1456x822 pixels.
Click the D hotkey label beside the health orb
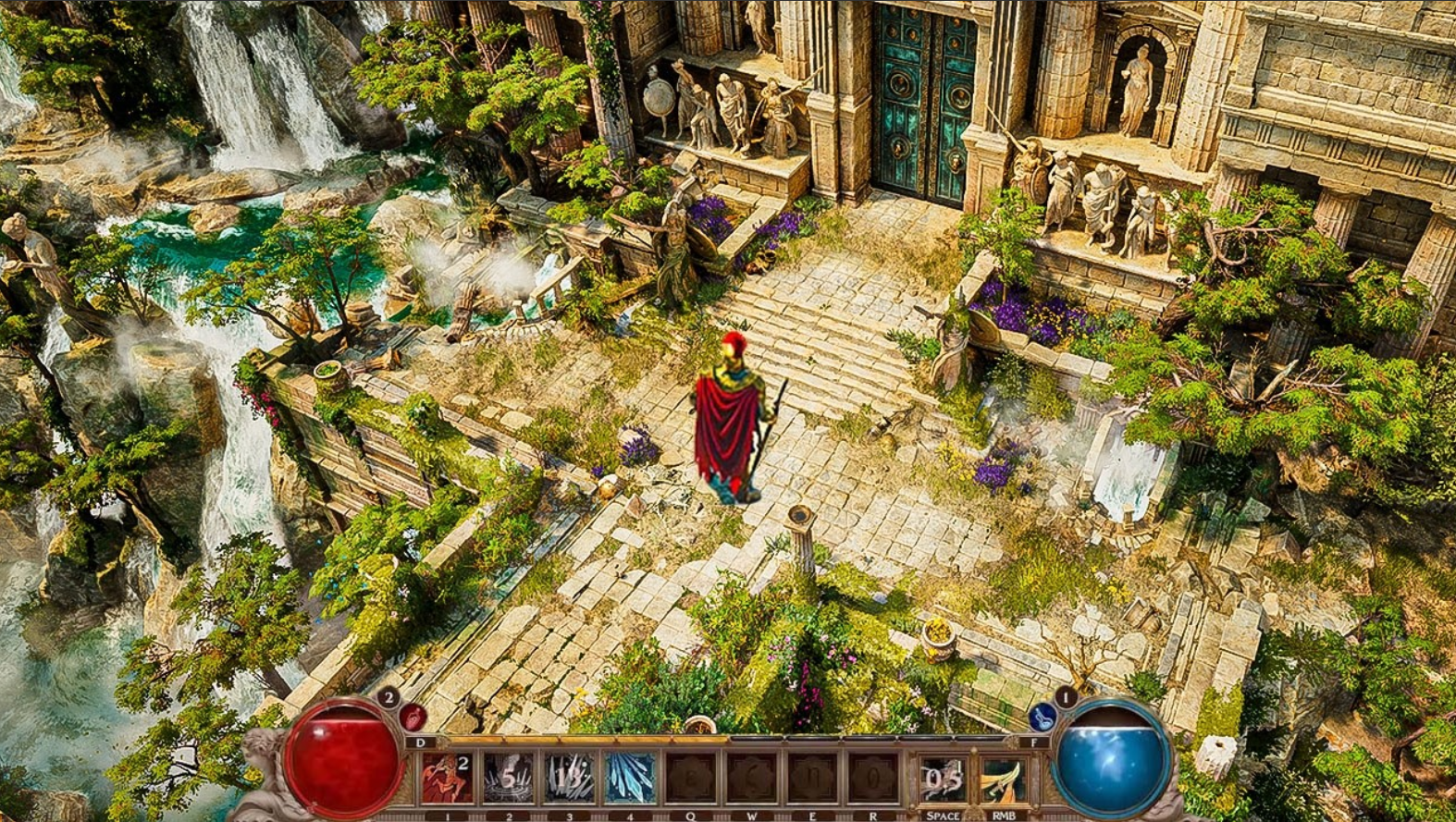[419, 743]
